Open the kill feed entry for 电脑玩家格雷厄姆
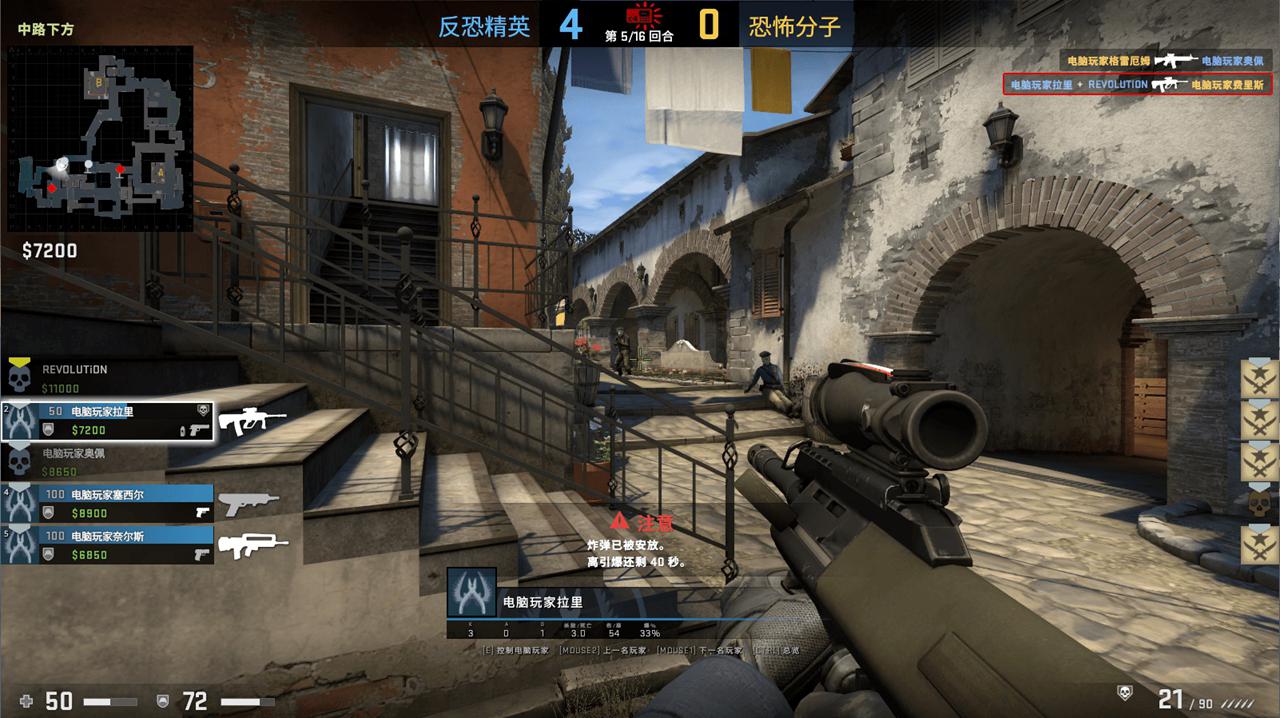The width and height of the screenshot is (1280, 718). (x=1165, y=61)
